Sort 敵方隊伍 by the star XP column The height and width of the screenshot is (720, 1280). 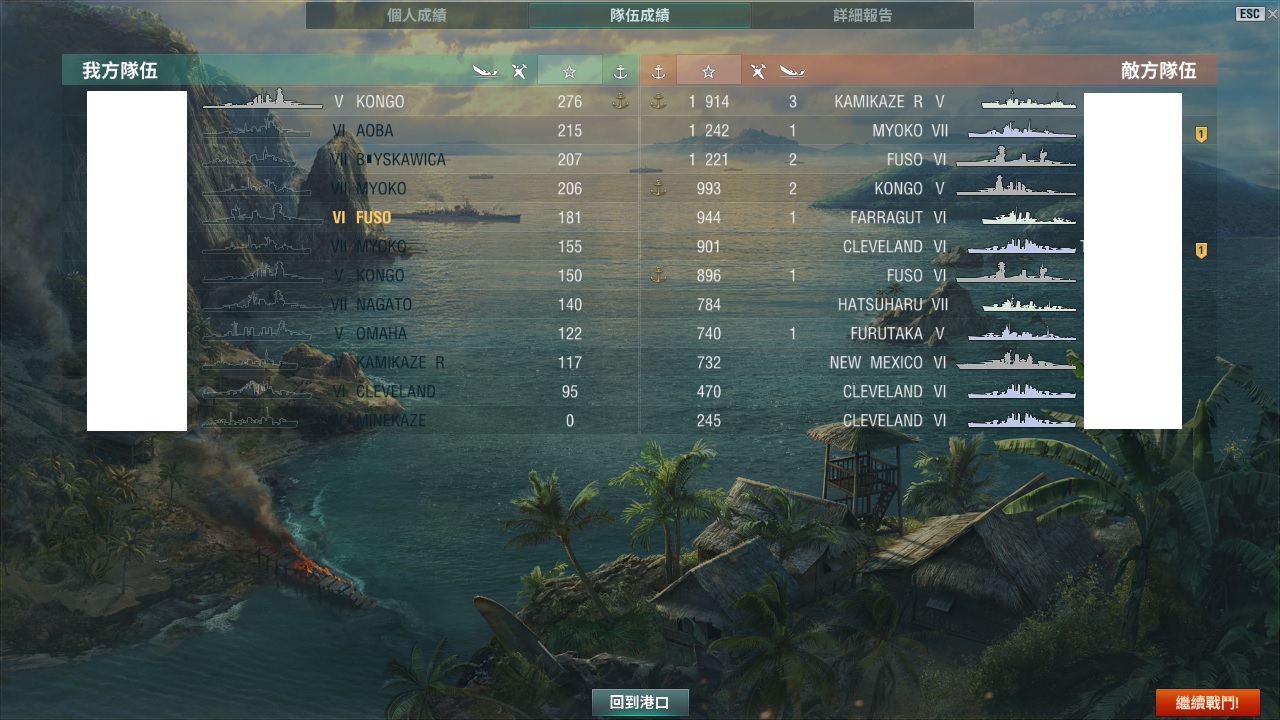709,71
